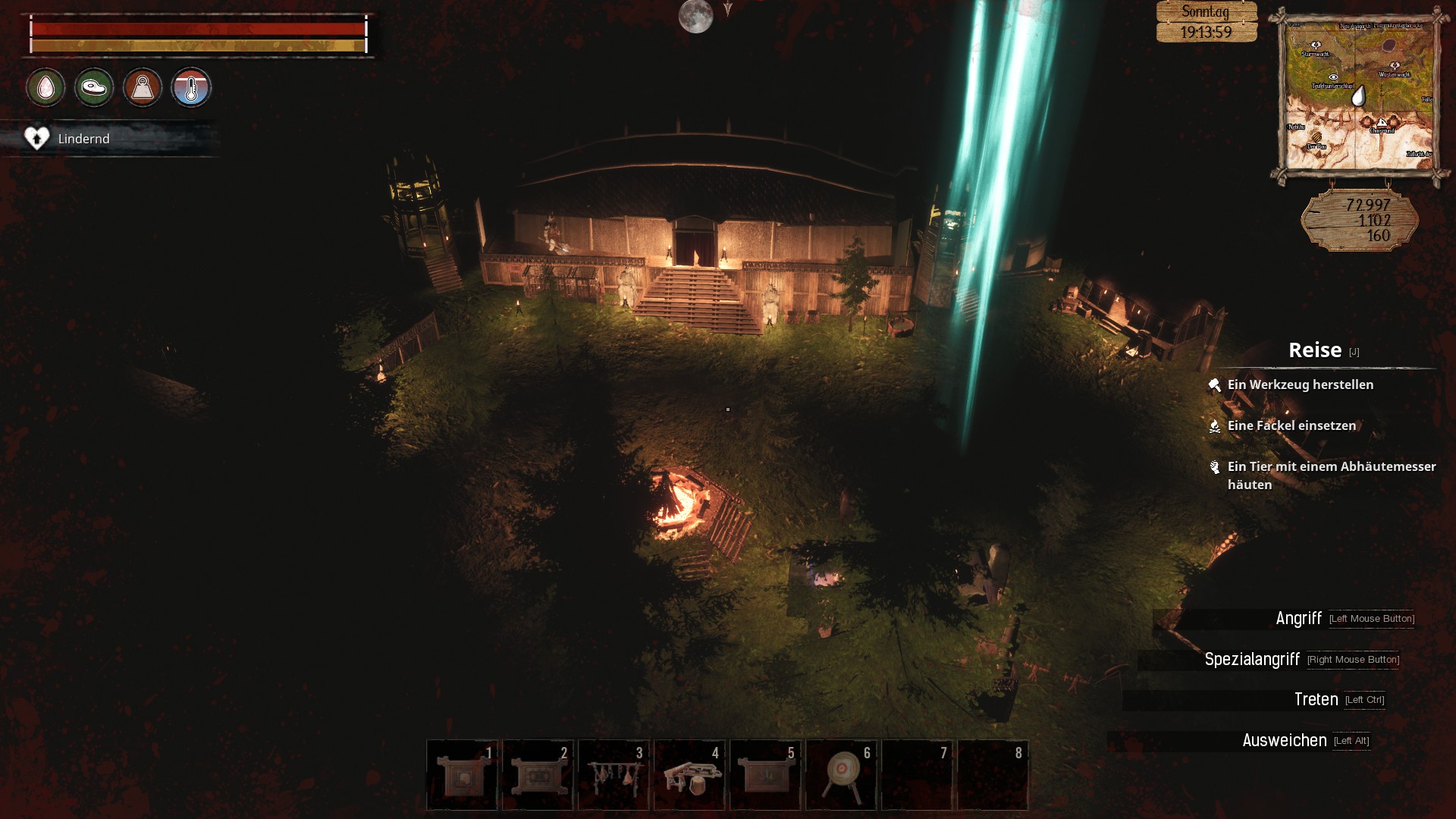1456x819 pixels.
Task: Select journey step about skinning an animal
Action: 1331,475
